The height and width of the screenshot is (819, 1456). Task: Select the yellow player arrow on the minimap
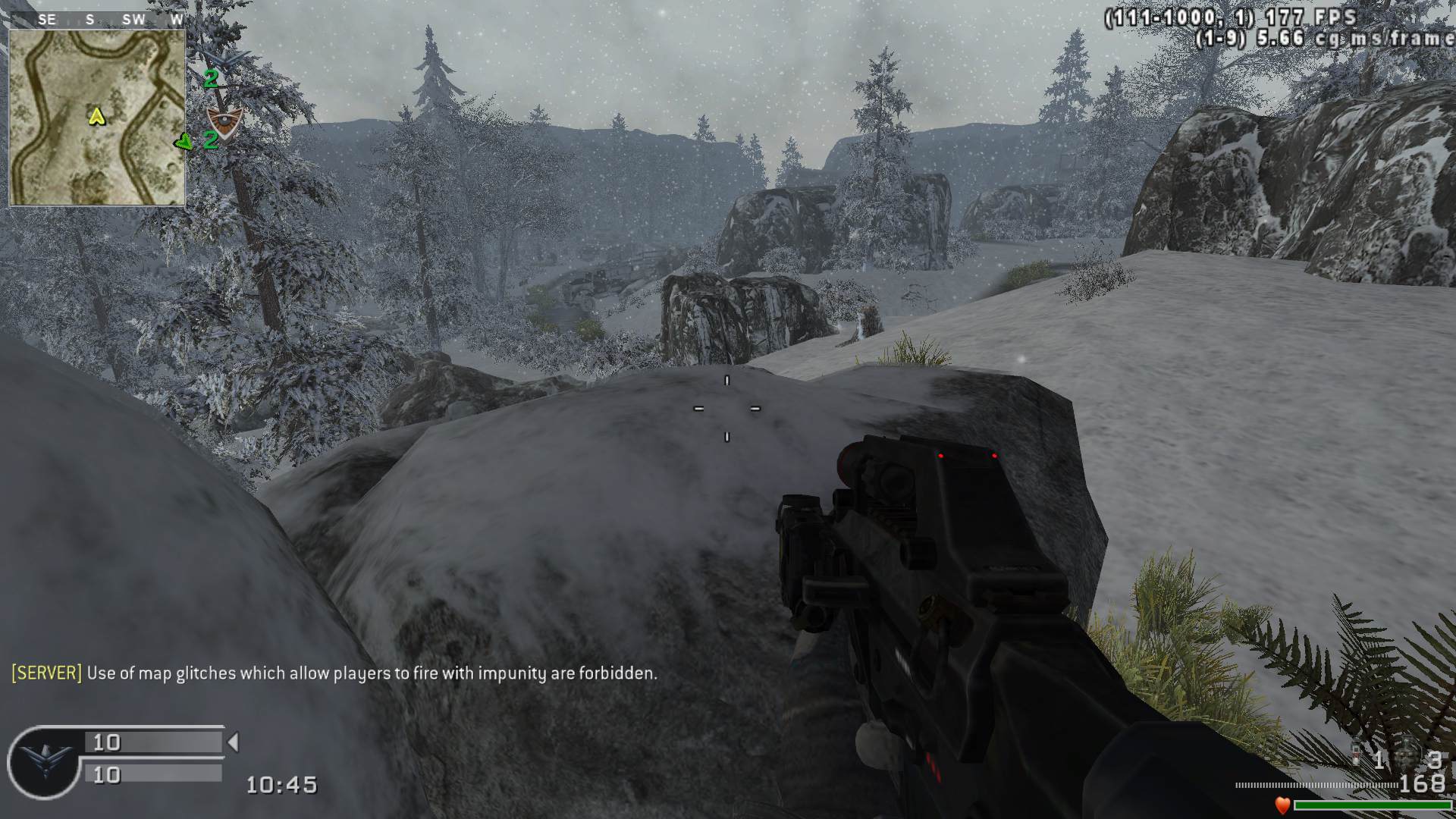(x=96, y=116)
